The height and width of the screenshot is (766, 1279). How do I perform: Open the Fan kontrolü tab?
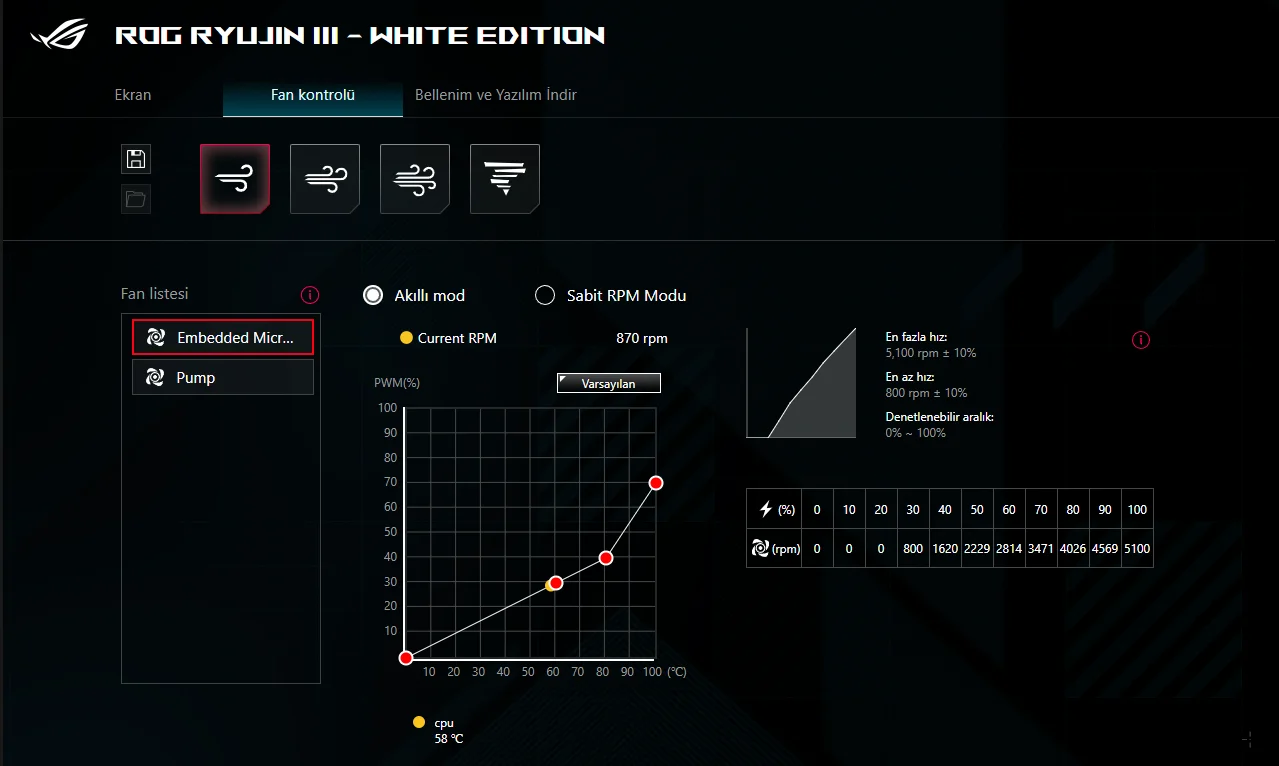coord(313,95)
